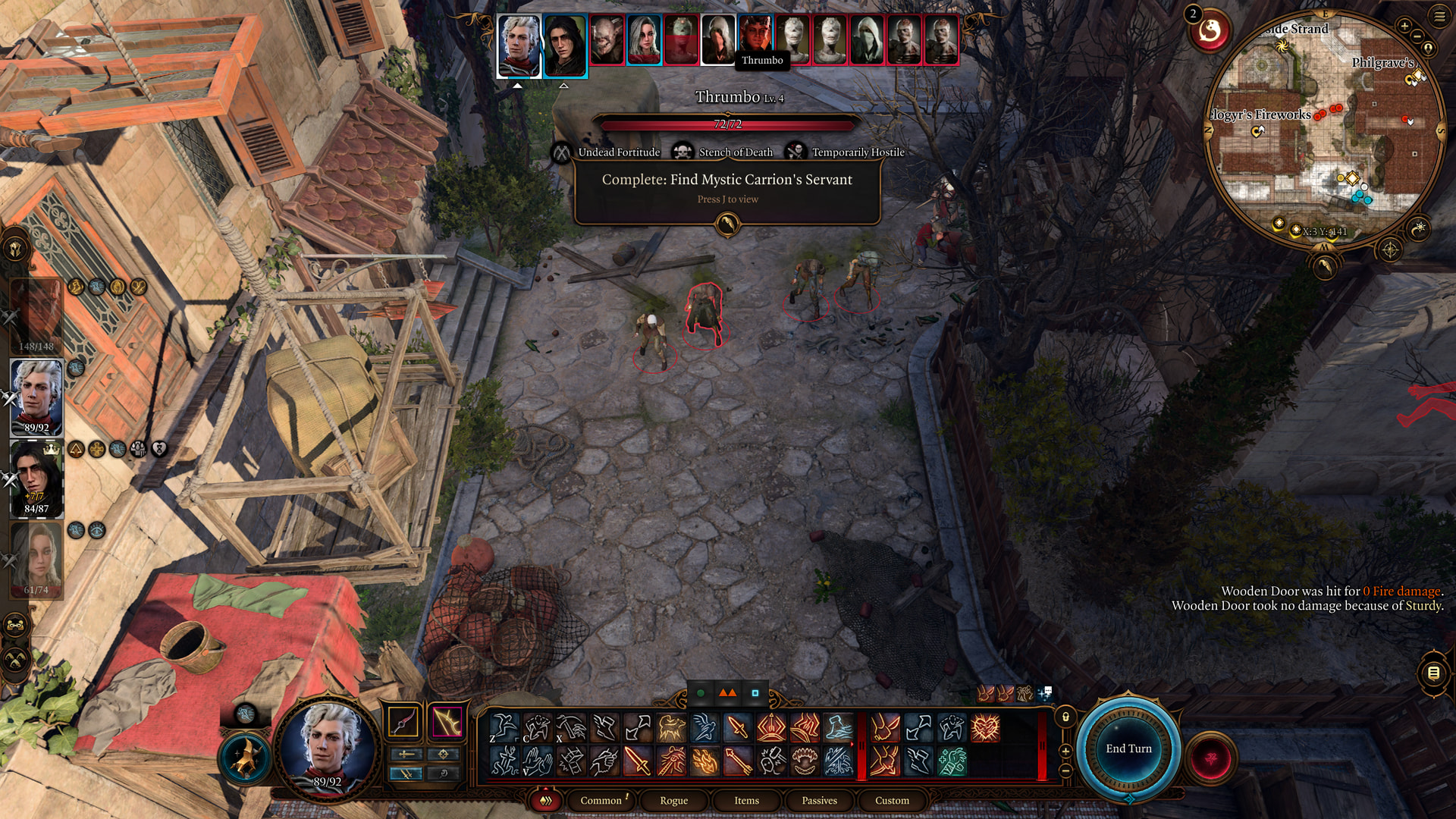
Task: Select the melee weapon slot
Action: [403, 722]
